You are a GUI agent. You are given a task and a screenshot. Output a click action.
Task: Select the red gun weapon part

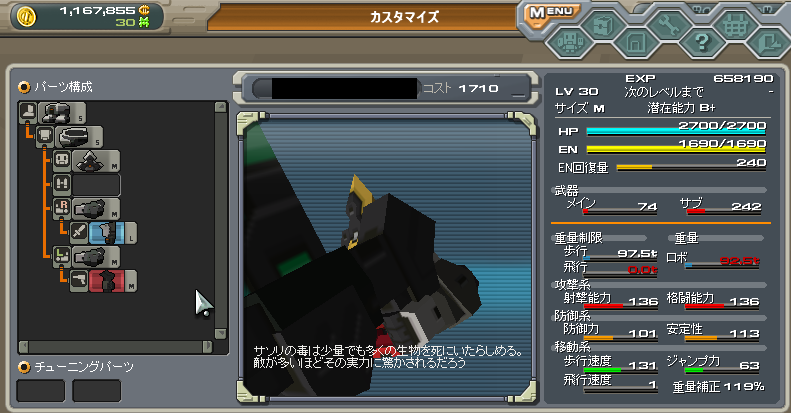105,281
